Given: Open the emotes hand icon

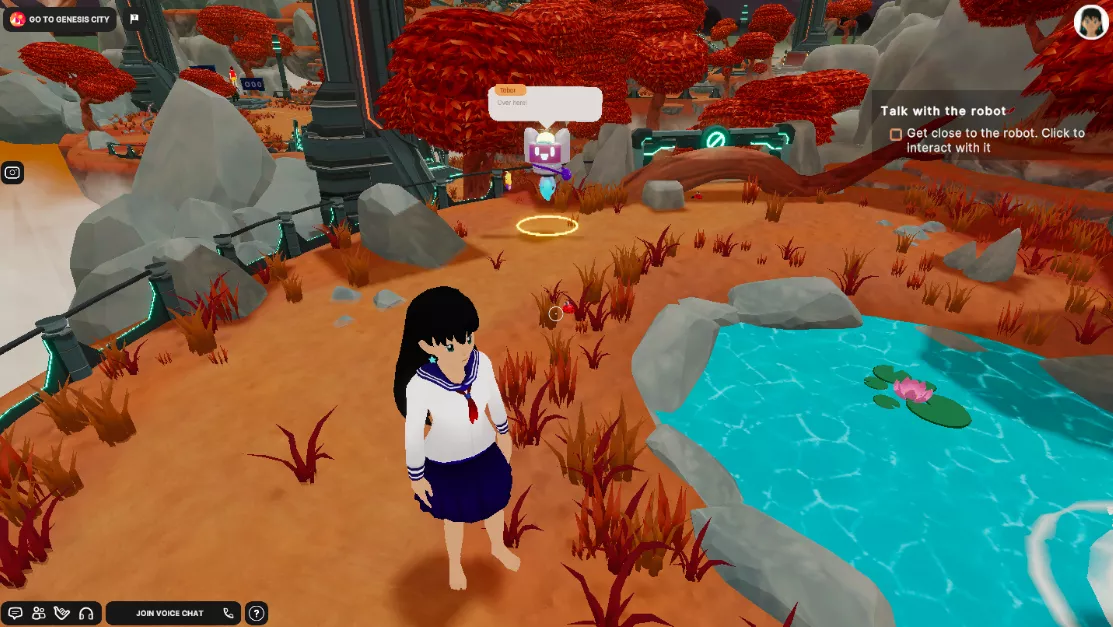Looking at the screenshot, I should [62, 613].
